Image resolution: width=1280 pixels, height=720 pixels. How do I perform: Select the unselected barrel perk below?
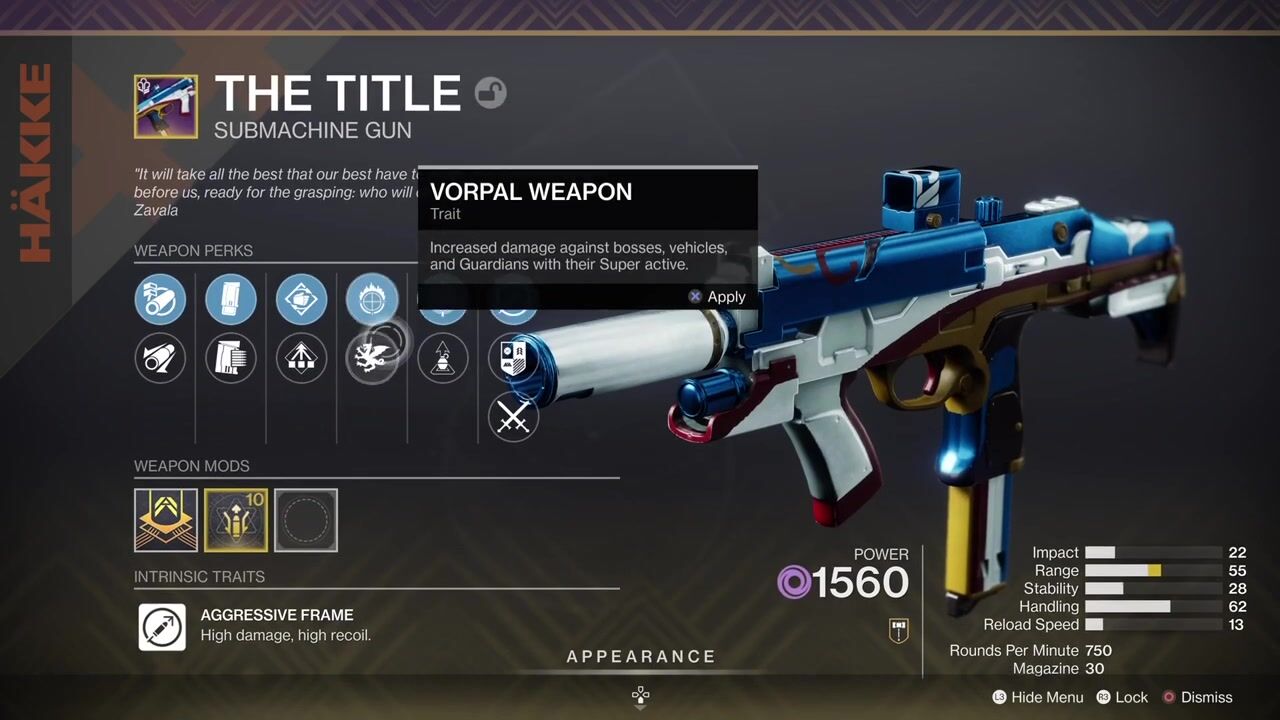click(160, 358)
